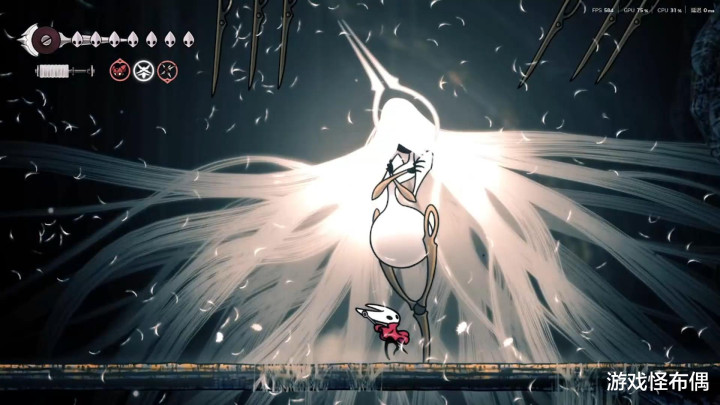The height and width of the screenshot is (405, 720).
Task: Select the red creature-faced tool icon
Action: tap(119, 71)
